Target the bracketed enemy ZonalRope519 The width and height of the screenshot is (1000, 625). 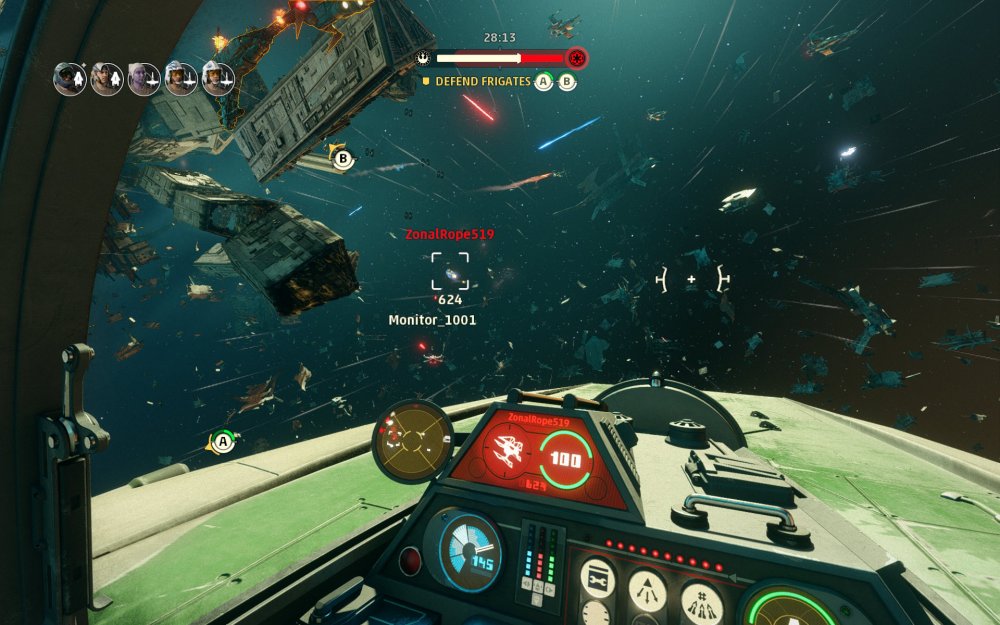click(450, 271)
